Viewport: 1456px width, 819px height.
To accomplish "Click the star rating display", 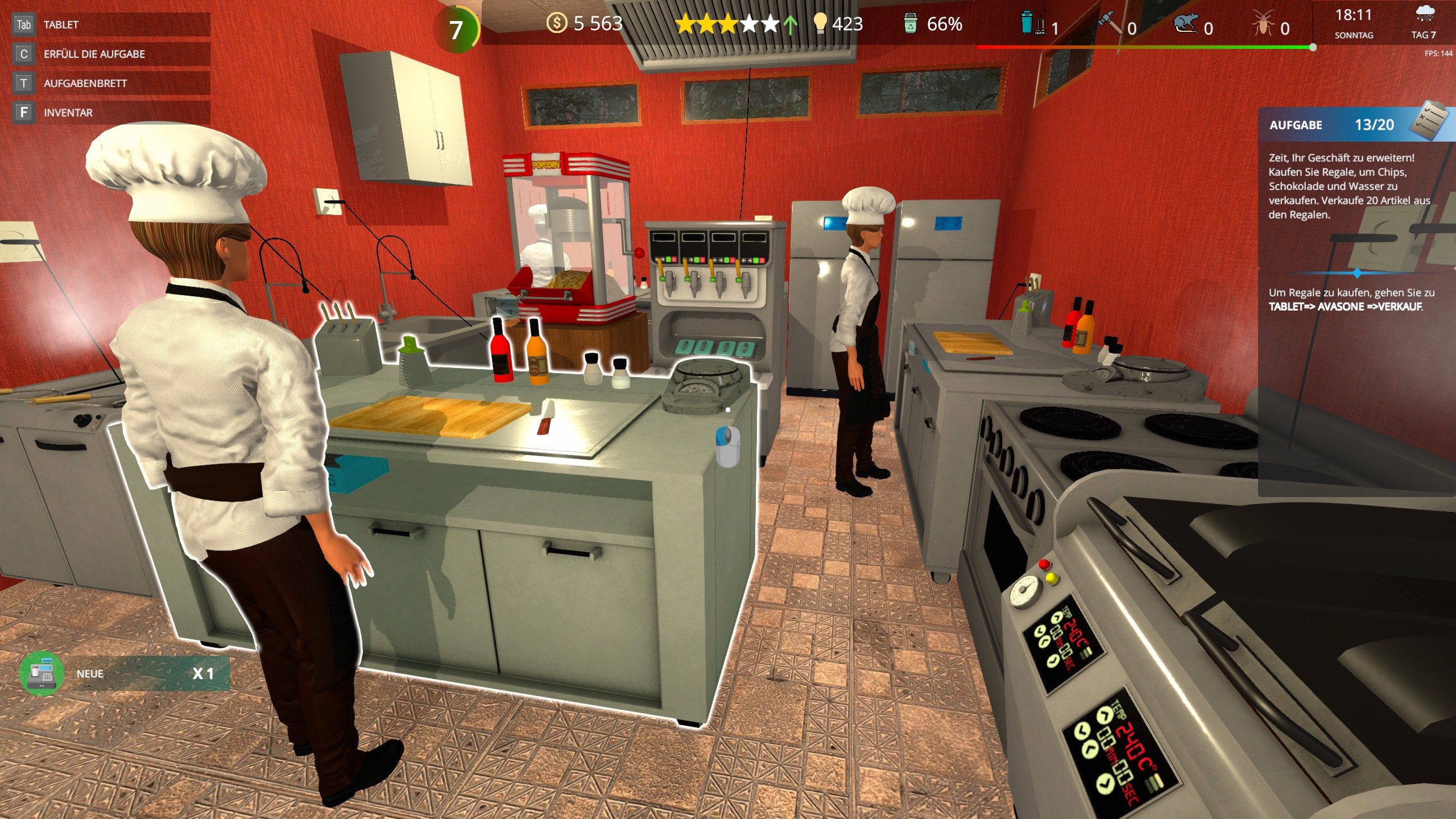I will click(x=727, y=24).
